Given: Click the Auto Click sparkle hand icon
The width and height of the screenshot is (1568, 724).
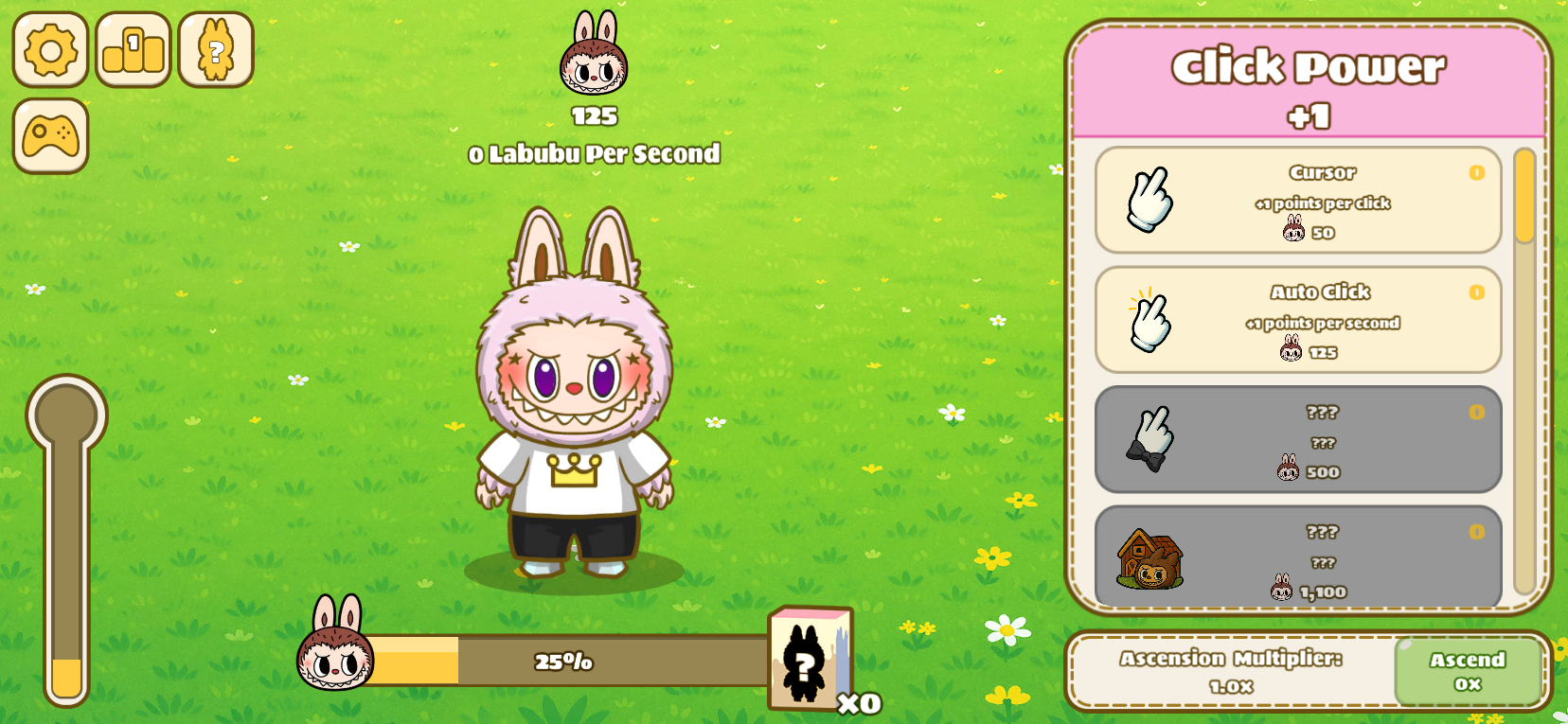Looking at the screenshot, I should coord(1148,322).
